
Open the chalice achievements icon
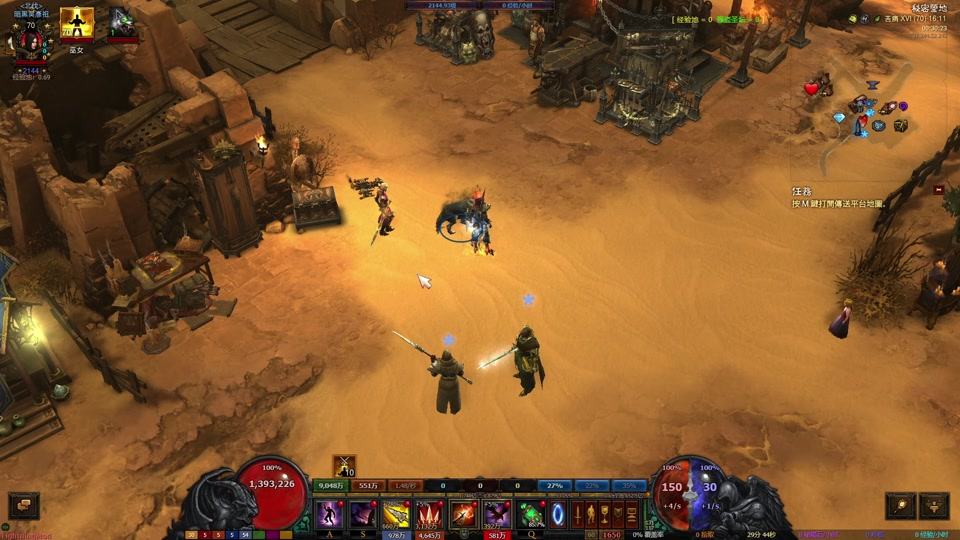point(605,515)
